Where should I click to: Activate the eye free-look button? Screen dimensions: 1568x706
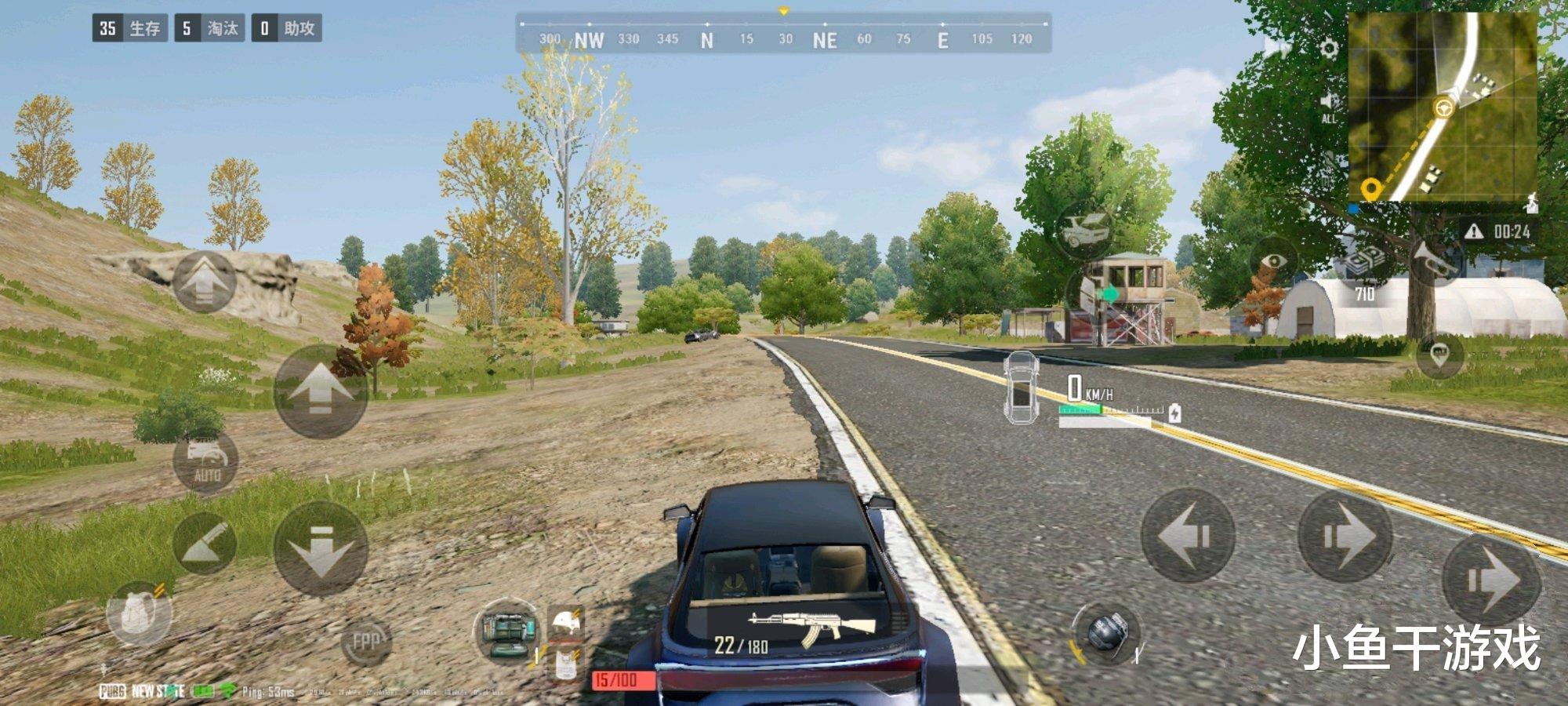1276,261
